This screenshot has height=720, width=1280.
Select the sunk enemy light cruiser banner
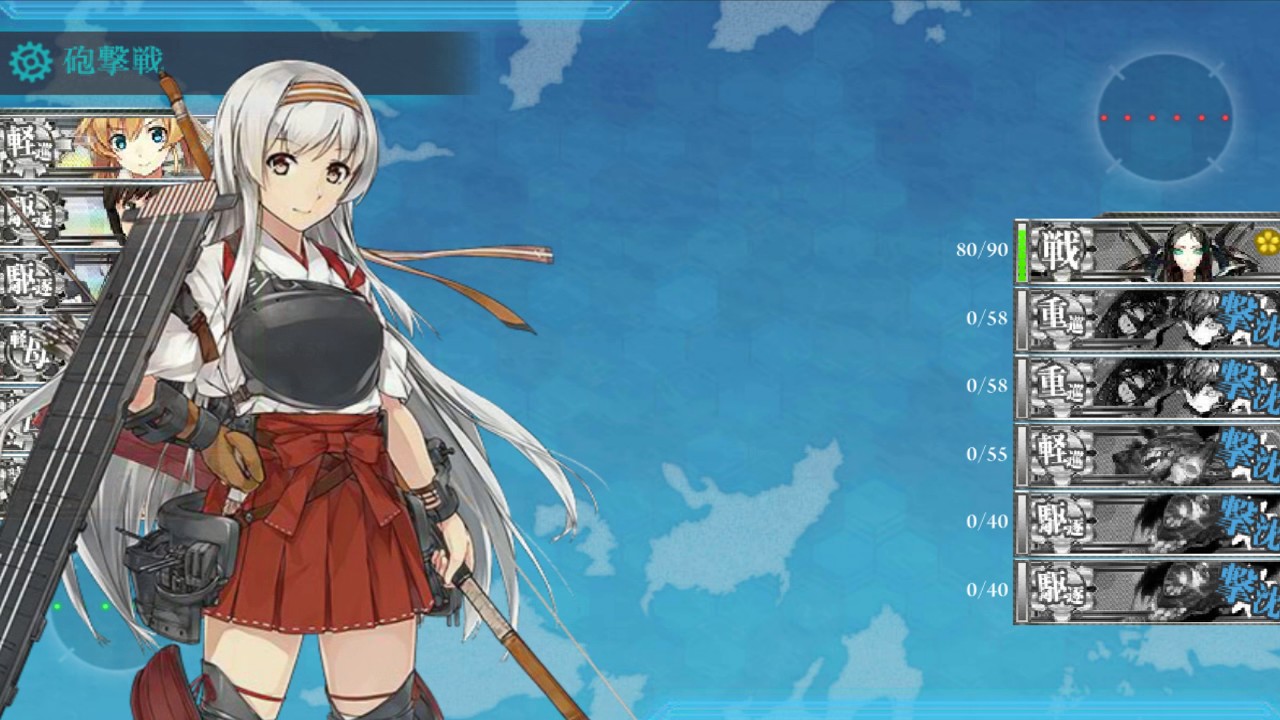pos(1148,455)
